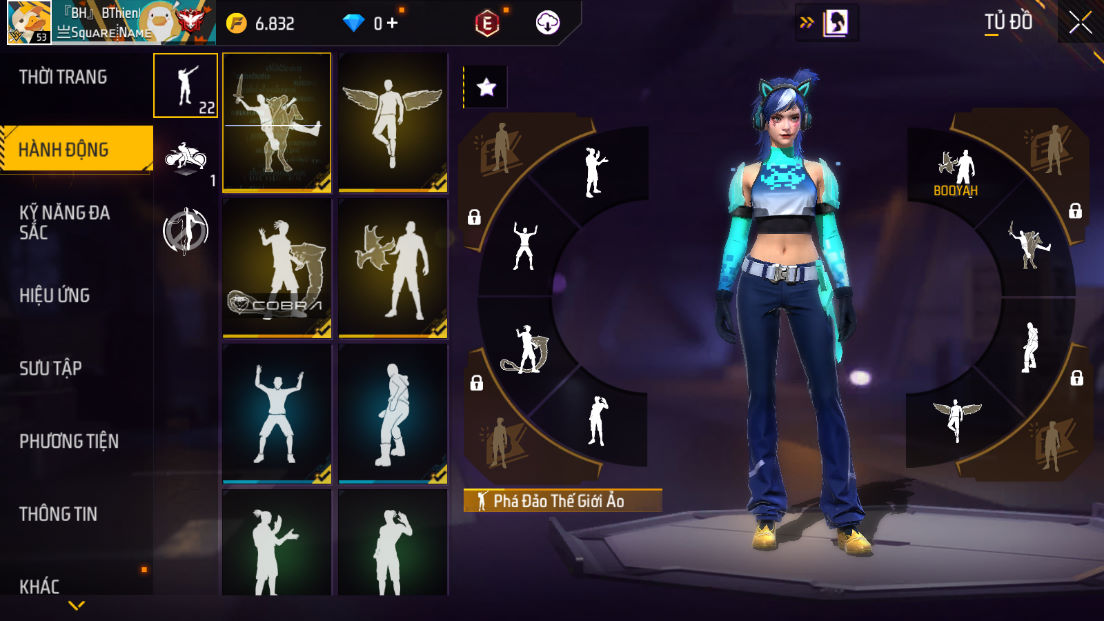1104x621 pixels.
Task: Close the Tủ Đồ wardrobe screen
Action: pos(1080,22)
